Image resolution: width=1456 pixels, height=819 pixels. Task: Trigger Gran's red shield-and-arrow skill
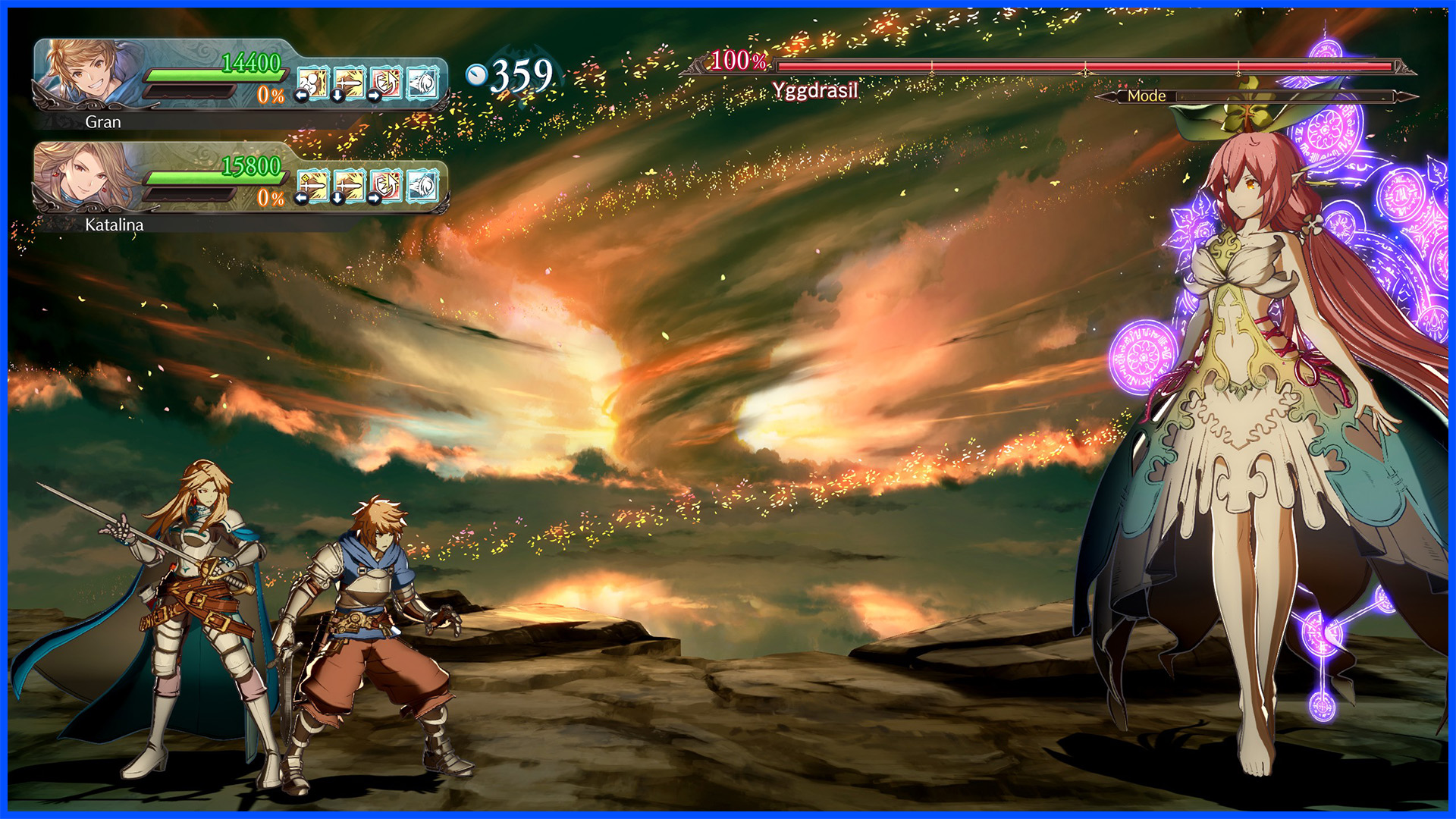click(386, 82)
